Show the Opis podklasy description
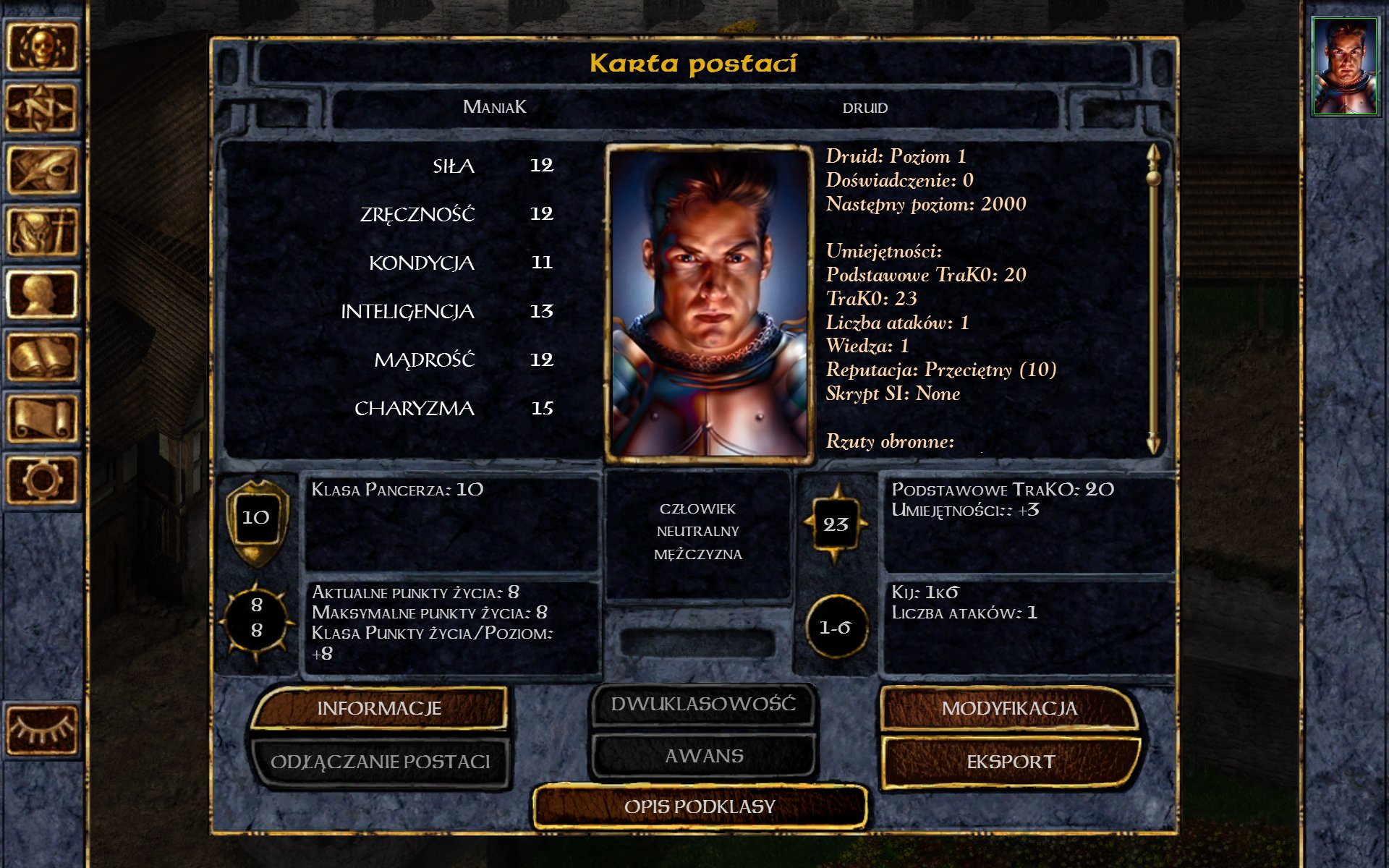1389x868 pixels. pos(700,807)
